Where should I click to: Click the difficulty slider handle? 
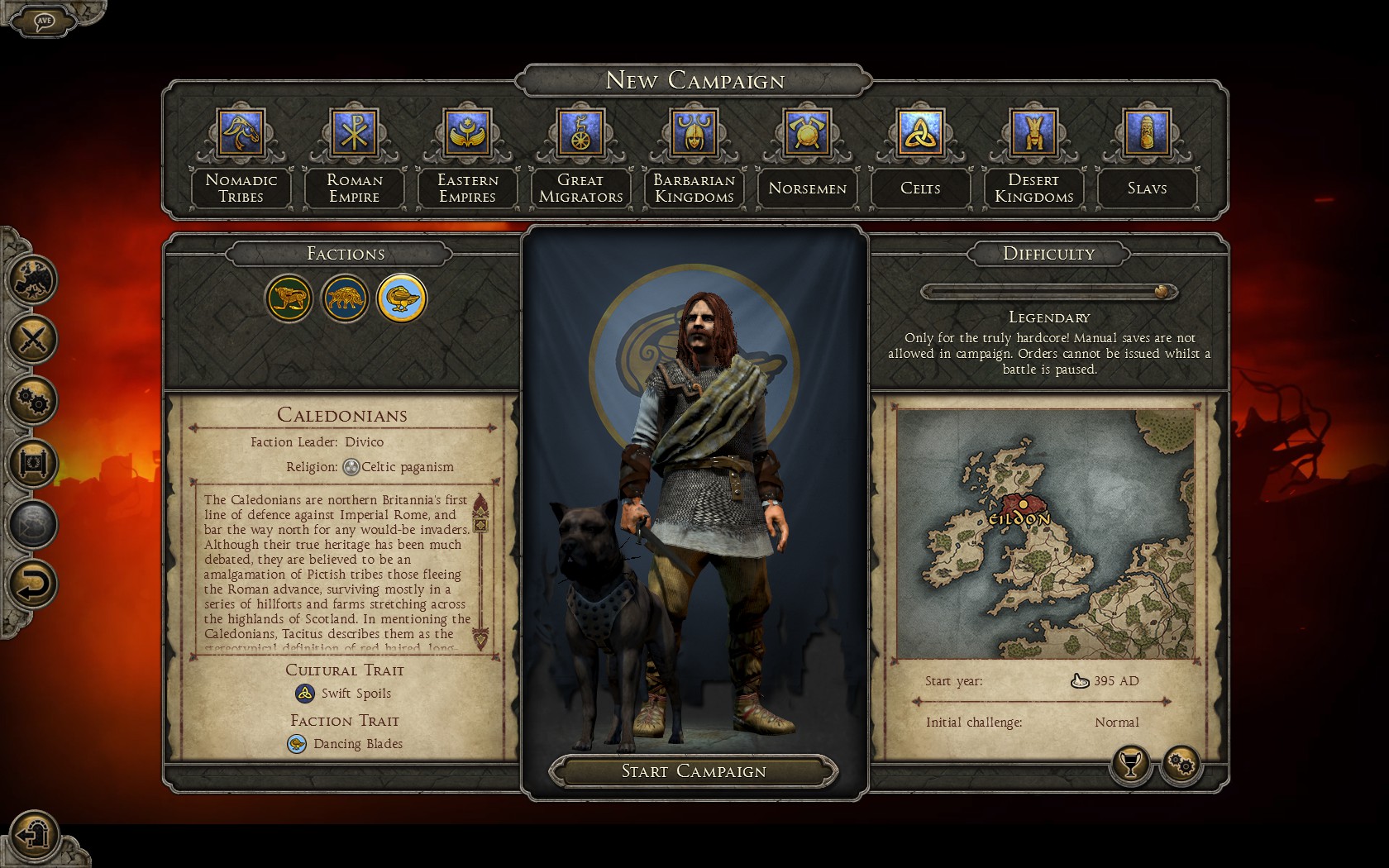(1162, 292)
